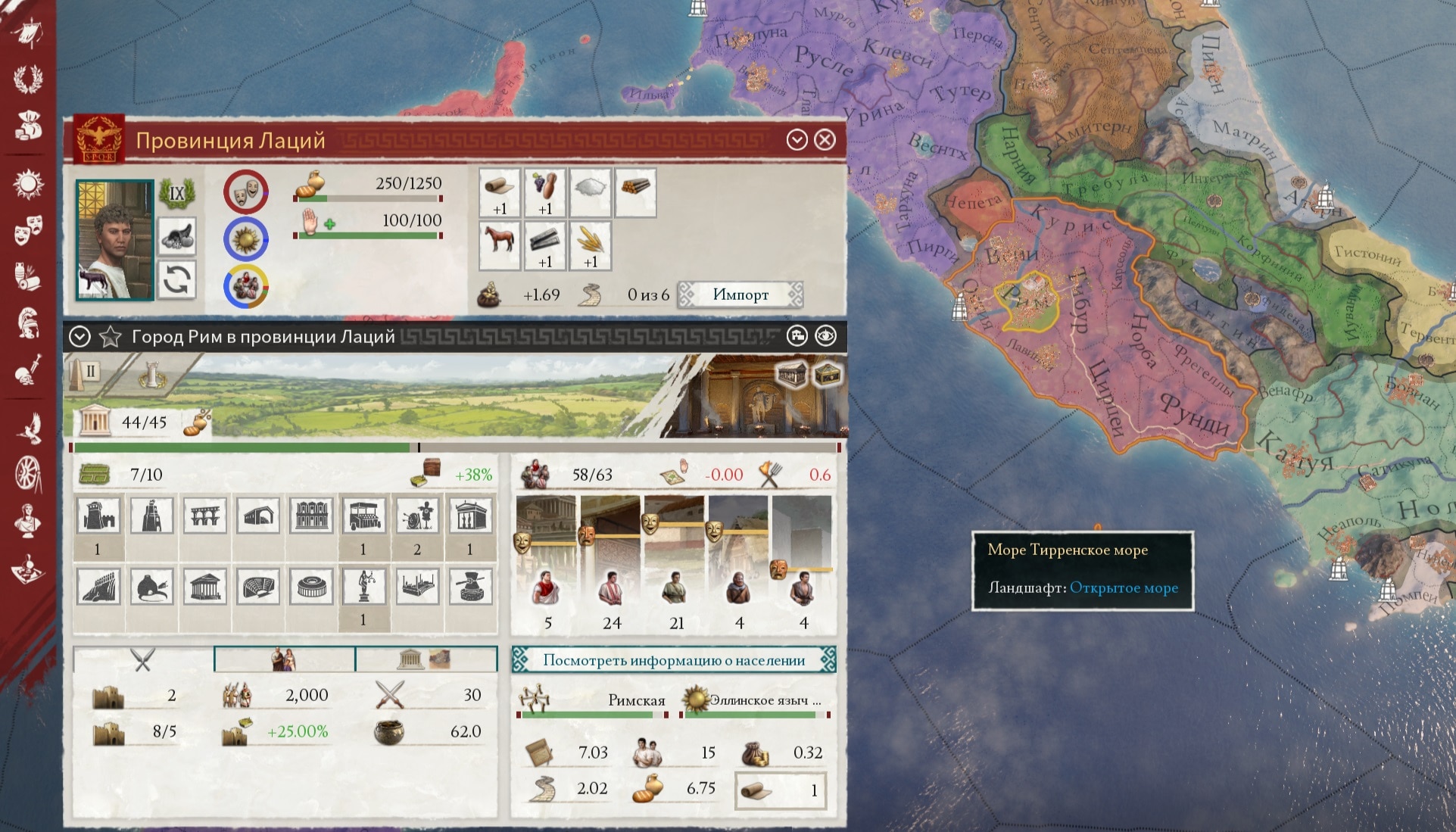This screenshot has width=1456, height=832.
Task: Open the Roman helmet military menu in sidebar
Action: tap(28, 322)
